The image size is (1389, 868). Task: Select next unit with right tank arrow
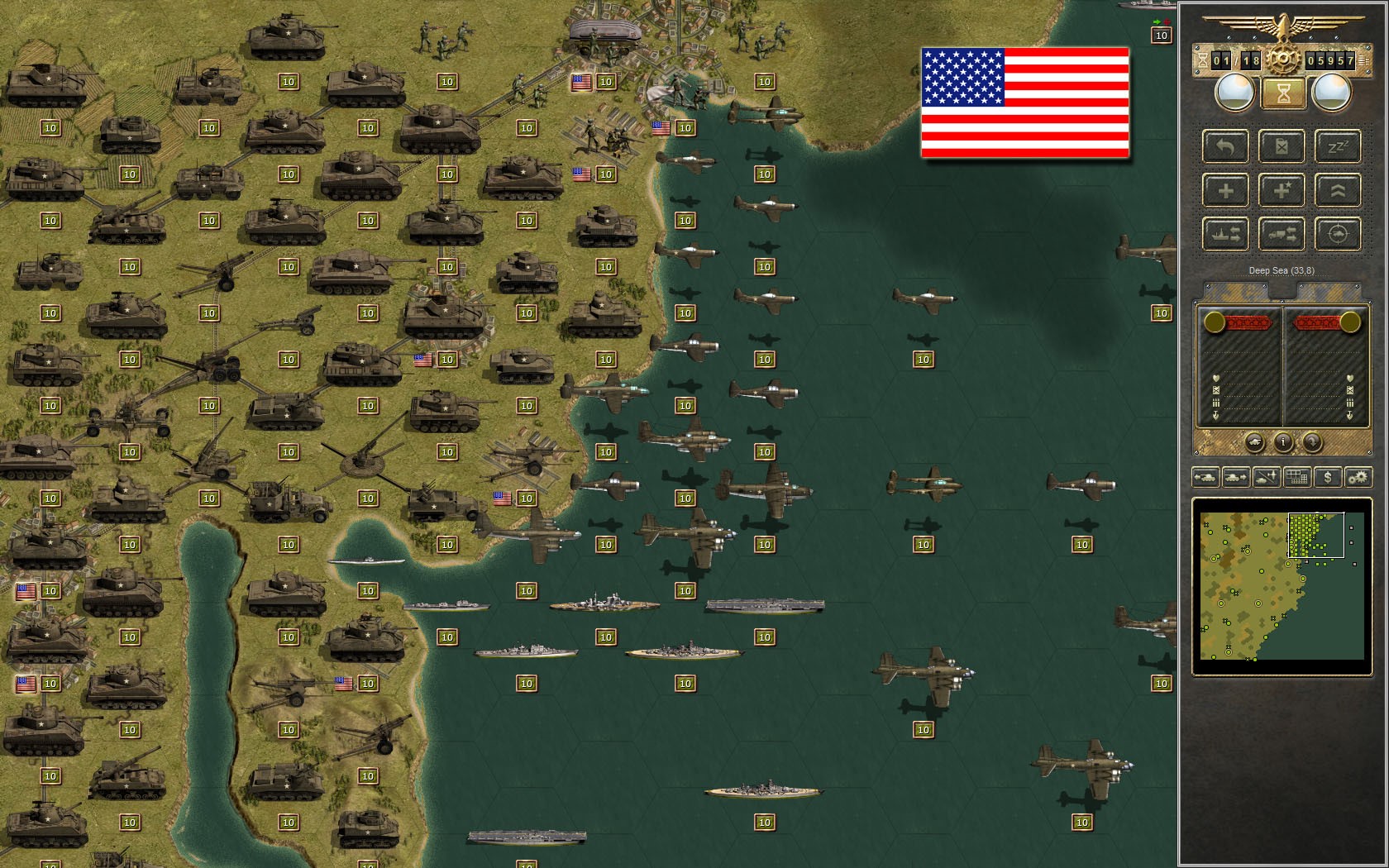coord(1236,477)
